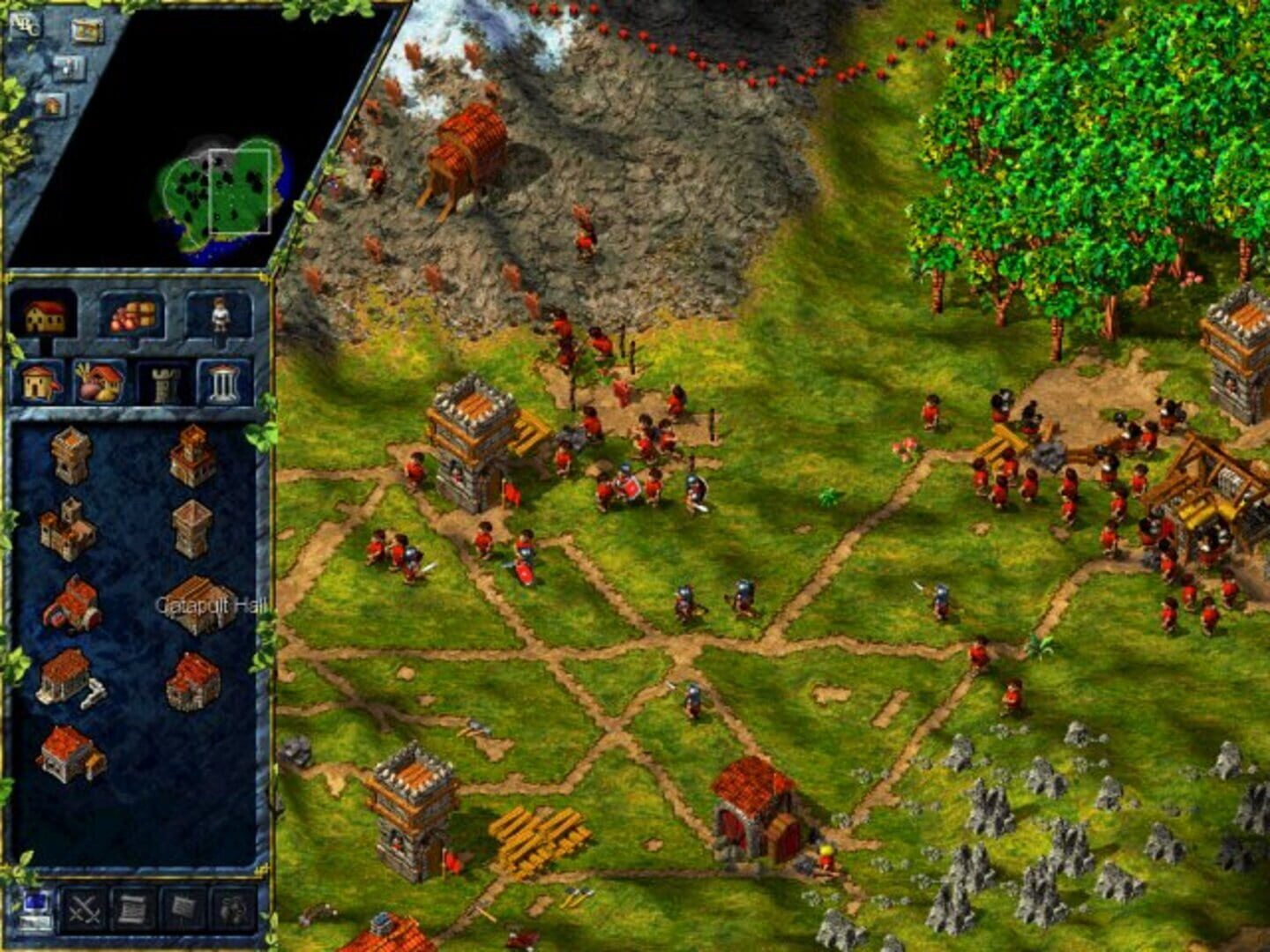Toggle the map overview icon top left

(x=87, y=31)
